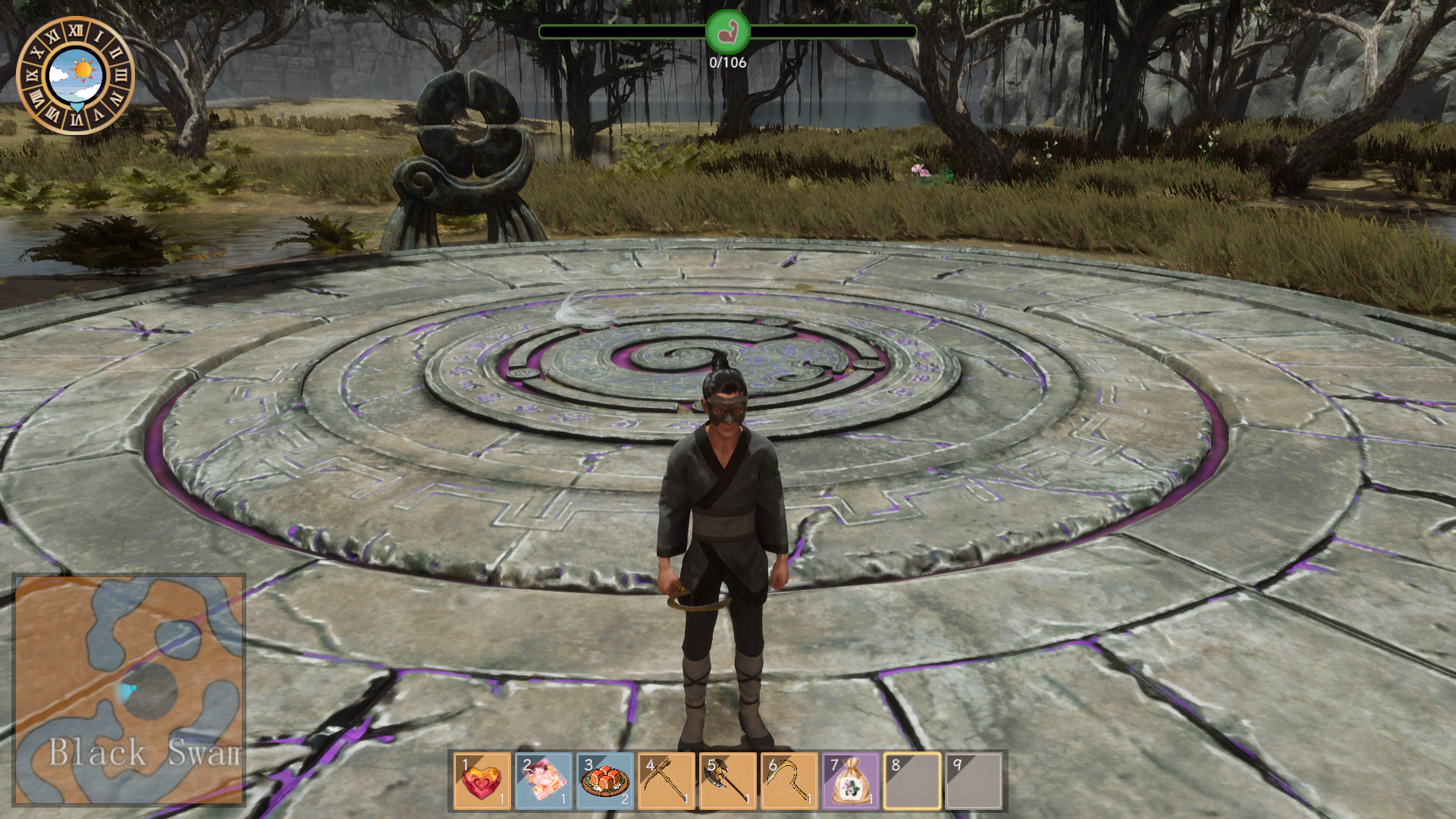Image resolution: width=1456 pixels, height=819 pixels.
Task: Select the empty hotbar slot numbered 9
Action: click(974, 781)
